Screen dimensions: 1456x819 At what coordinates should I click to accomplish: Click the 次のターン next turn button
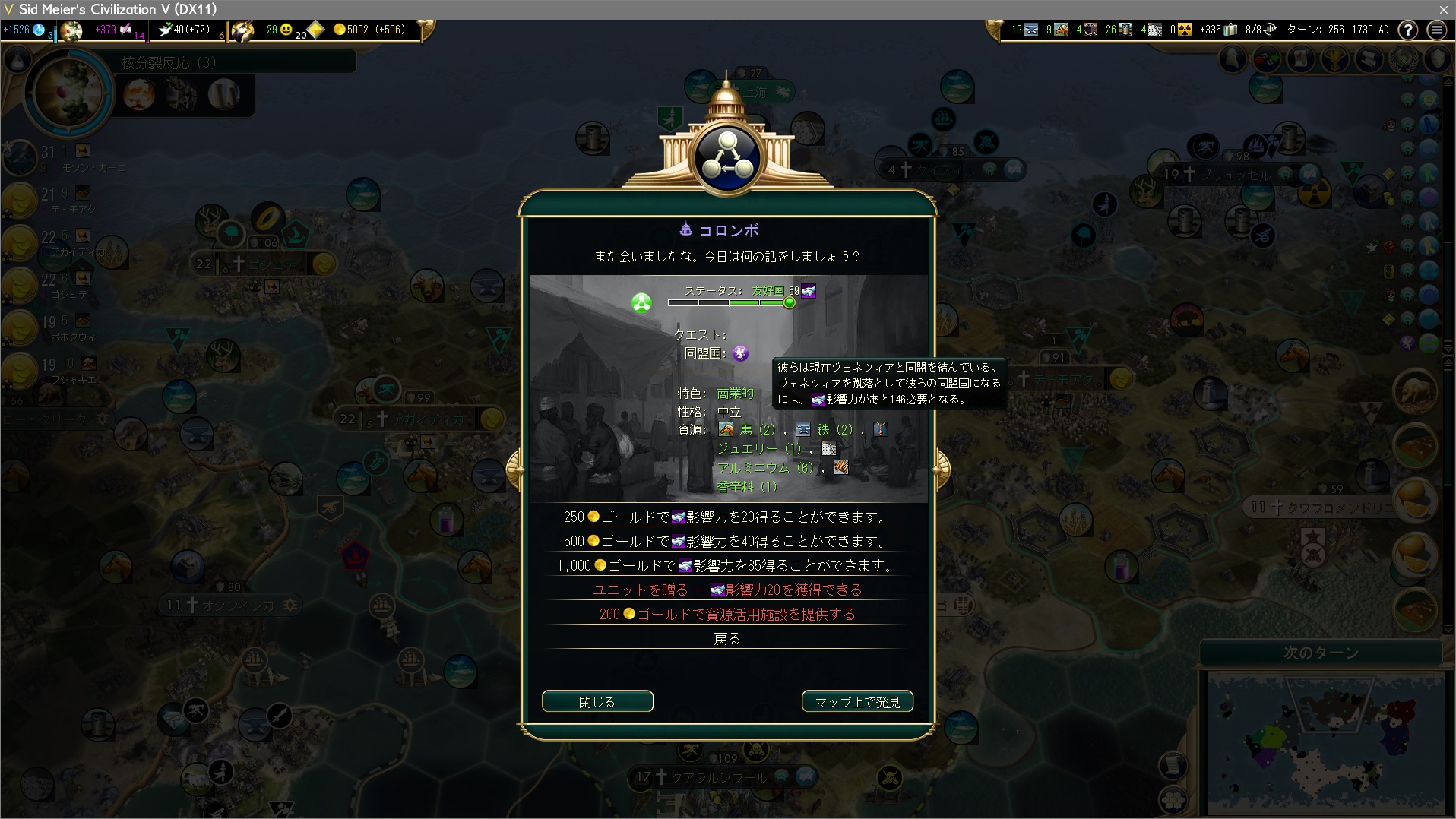[x=1321, y=653]
